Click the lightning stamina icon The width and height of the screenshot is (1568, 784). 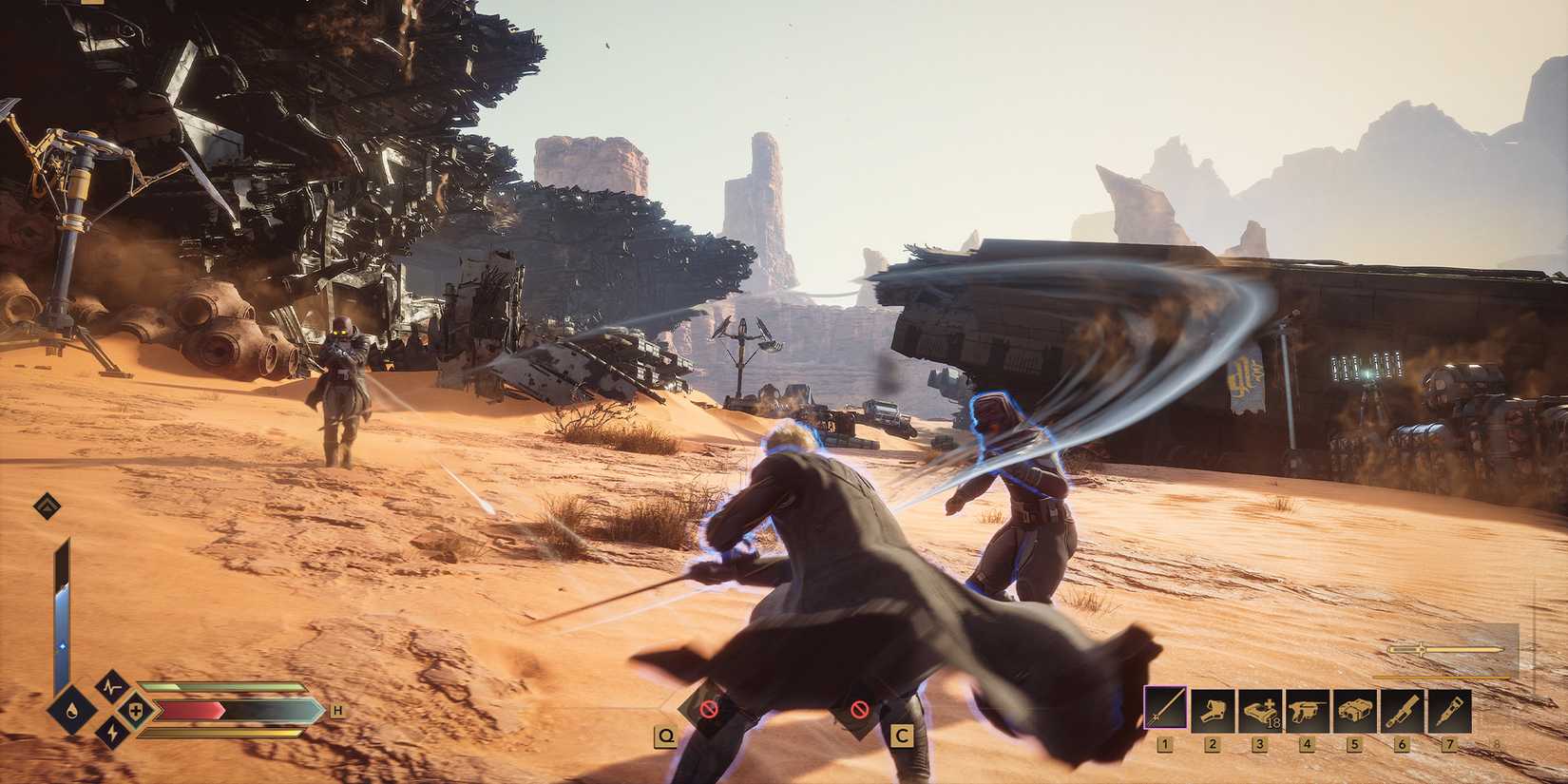point(112,734)
